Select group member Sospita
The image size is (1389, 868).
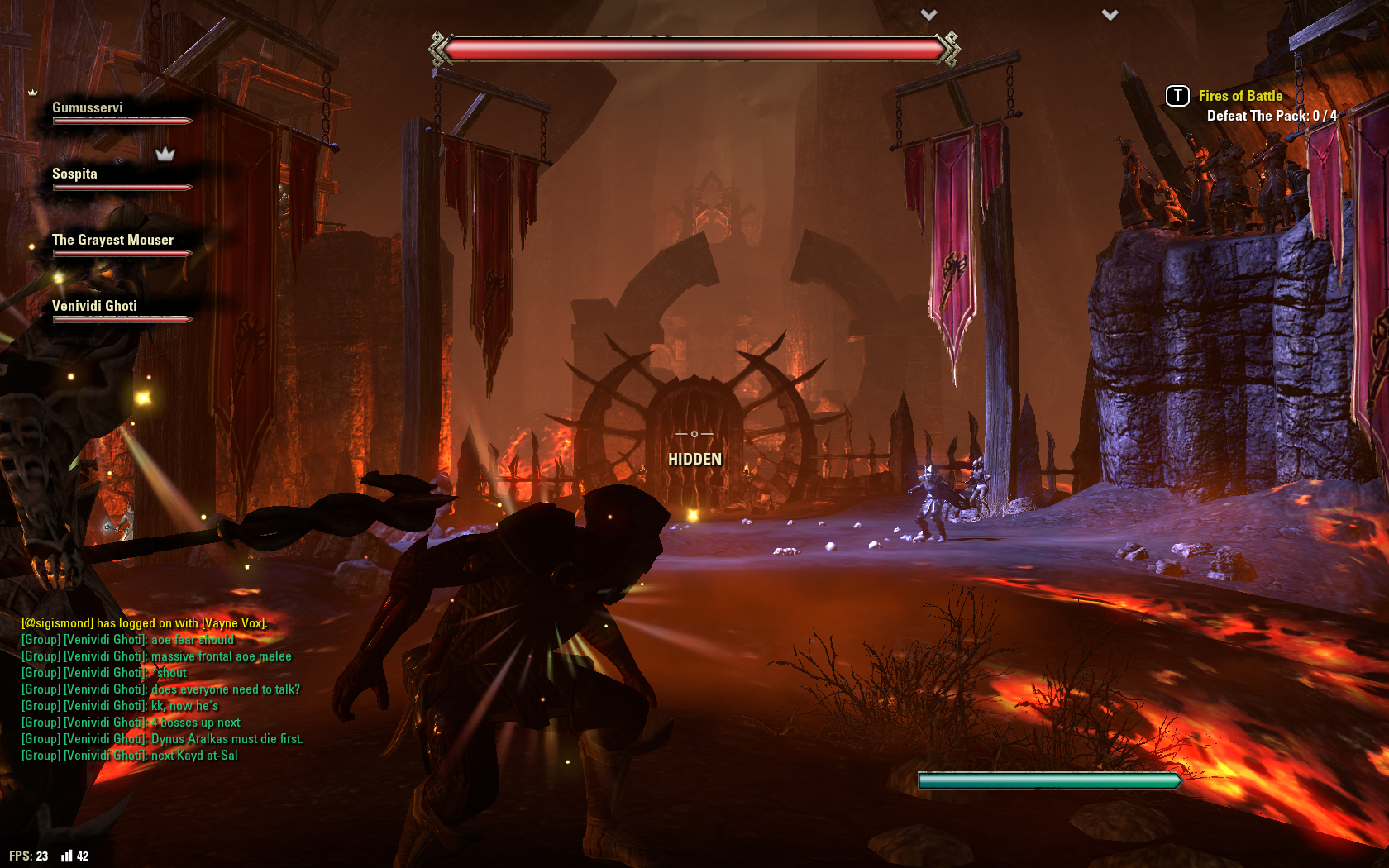(74, 174)
